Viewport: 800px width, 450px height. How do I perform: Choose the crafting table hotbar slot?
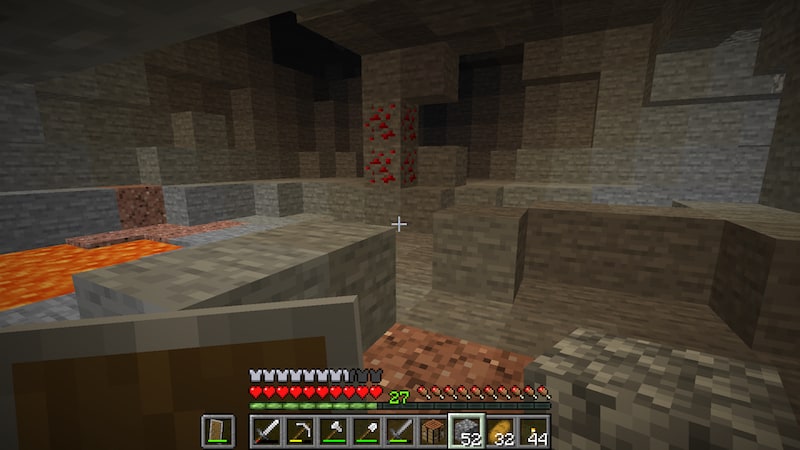432,431
